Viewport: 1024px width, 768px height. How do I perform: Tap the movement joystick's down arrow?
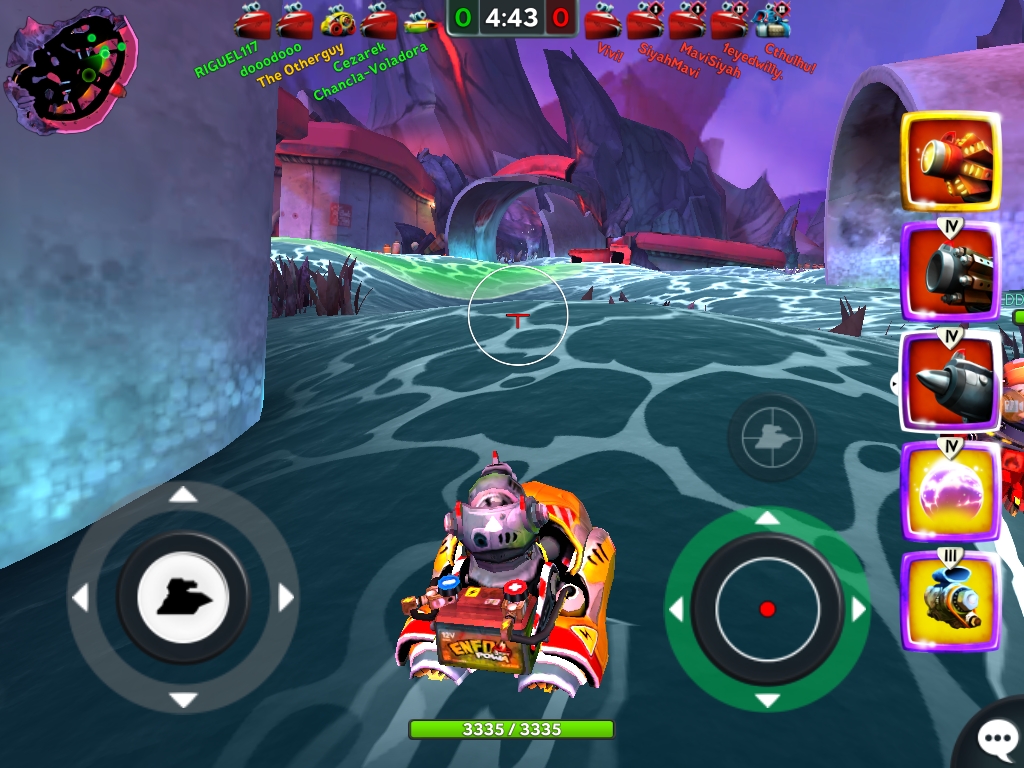pyautogui.click(x=183, y=700)
